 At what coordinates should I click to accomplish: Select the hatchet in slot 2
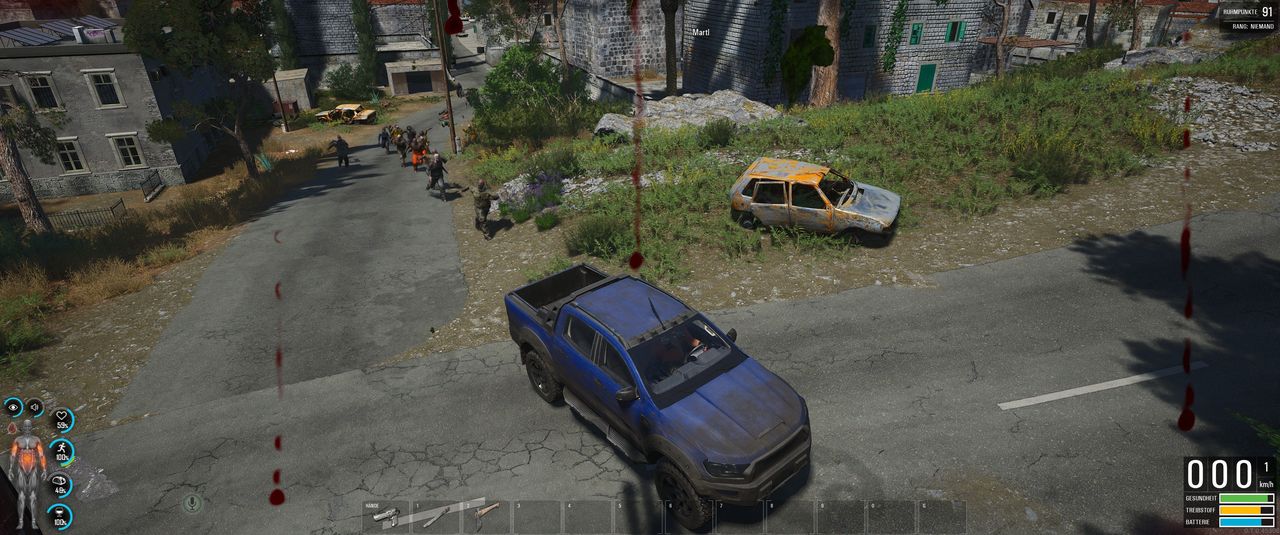[x=487, y=514]
